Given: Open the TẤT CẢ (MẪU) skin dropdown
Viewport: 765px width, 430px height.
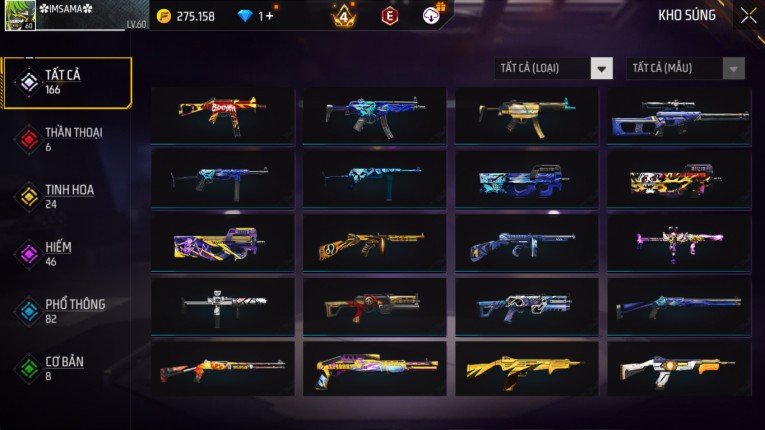Looking at the screenshot, I should tap(685, 68).
